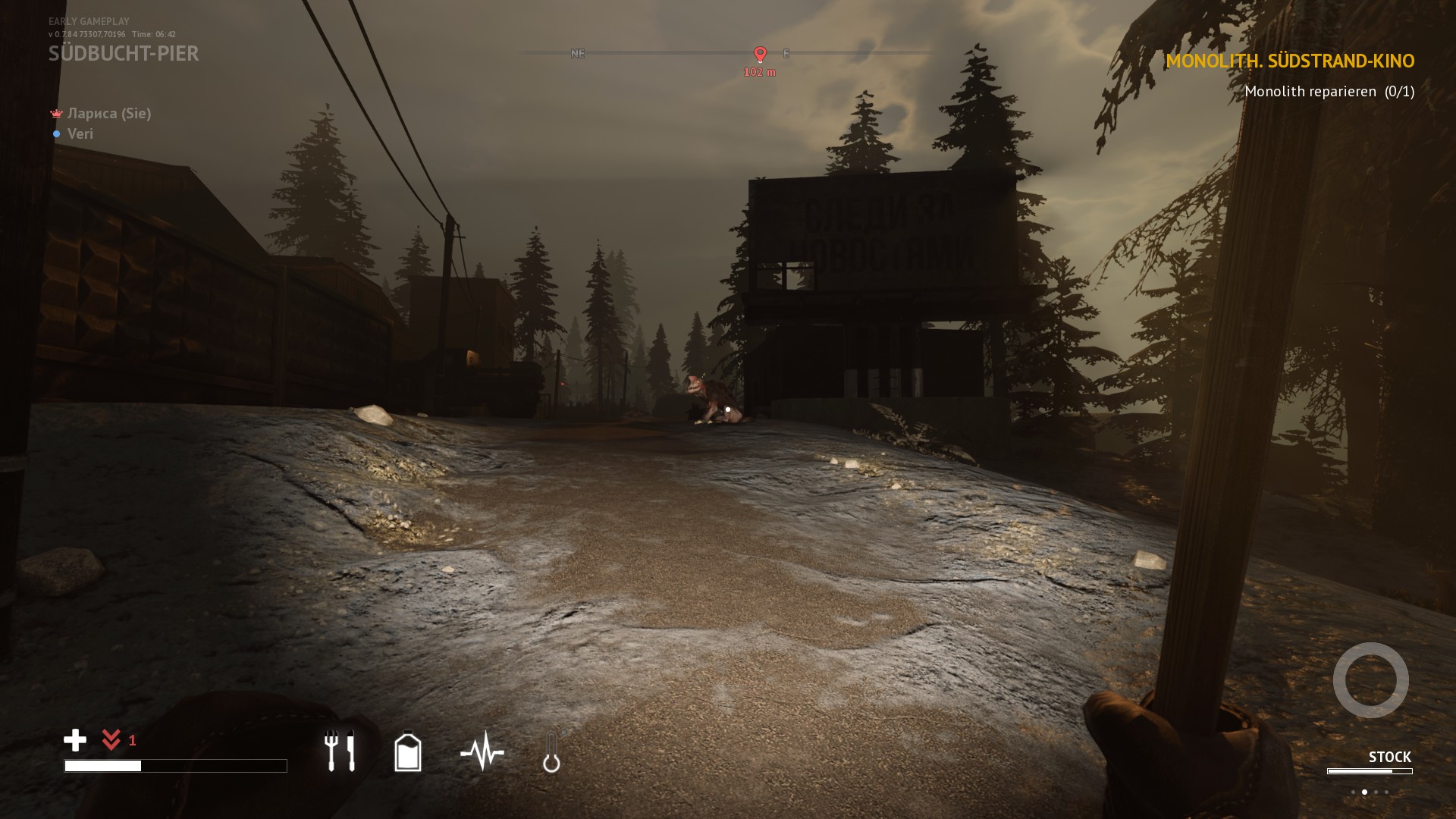Click the waypoint pin on the compass

[x=759, y=54]
